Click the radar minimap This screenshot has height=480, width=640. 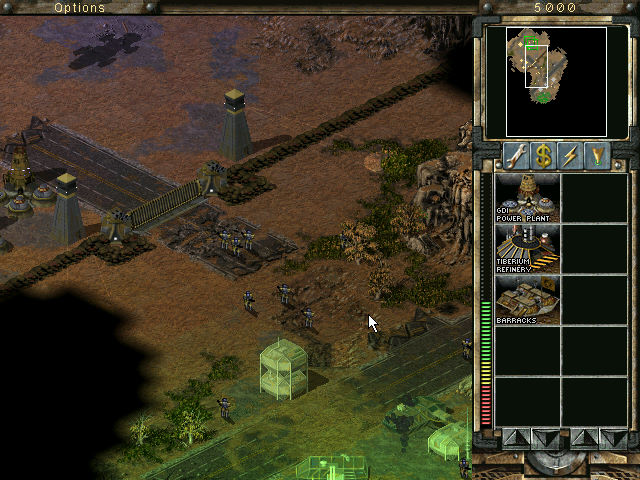[x=546, y=80]
